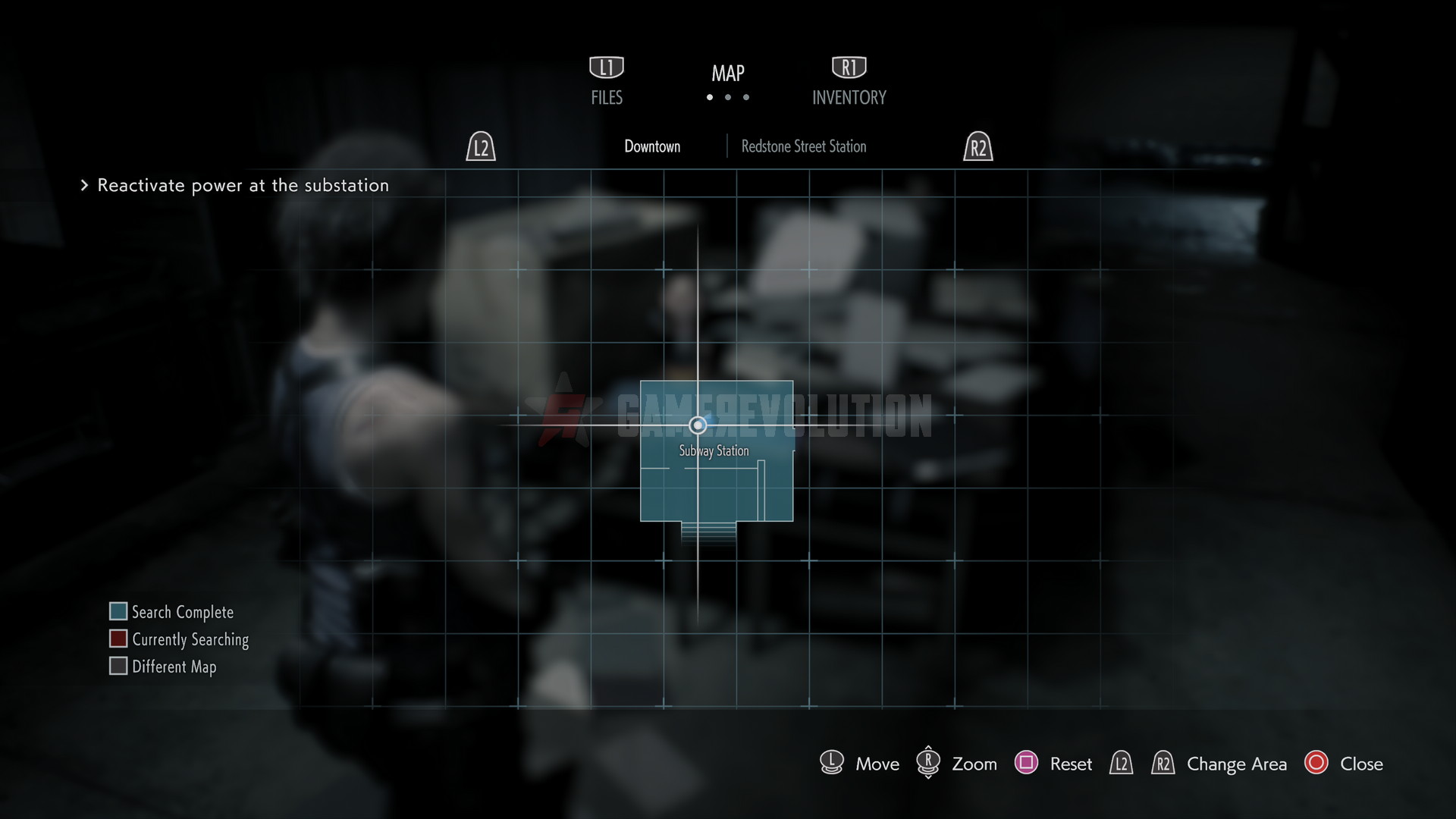Select the MAP tab heading
Screen dimensions: 1456x819
coord(727,74)
